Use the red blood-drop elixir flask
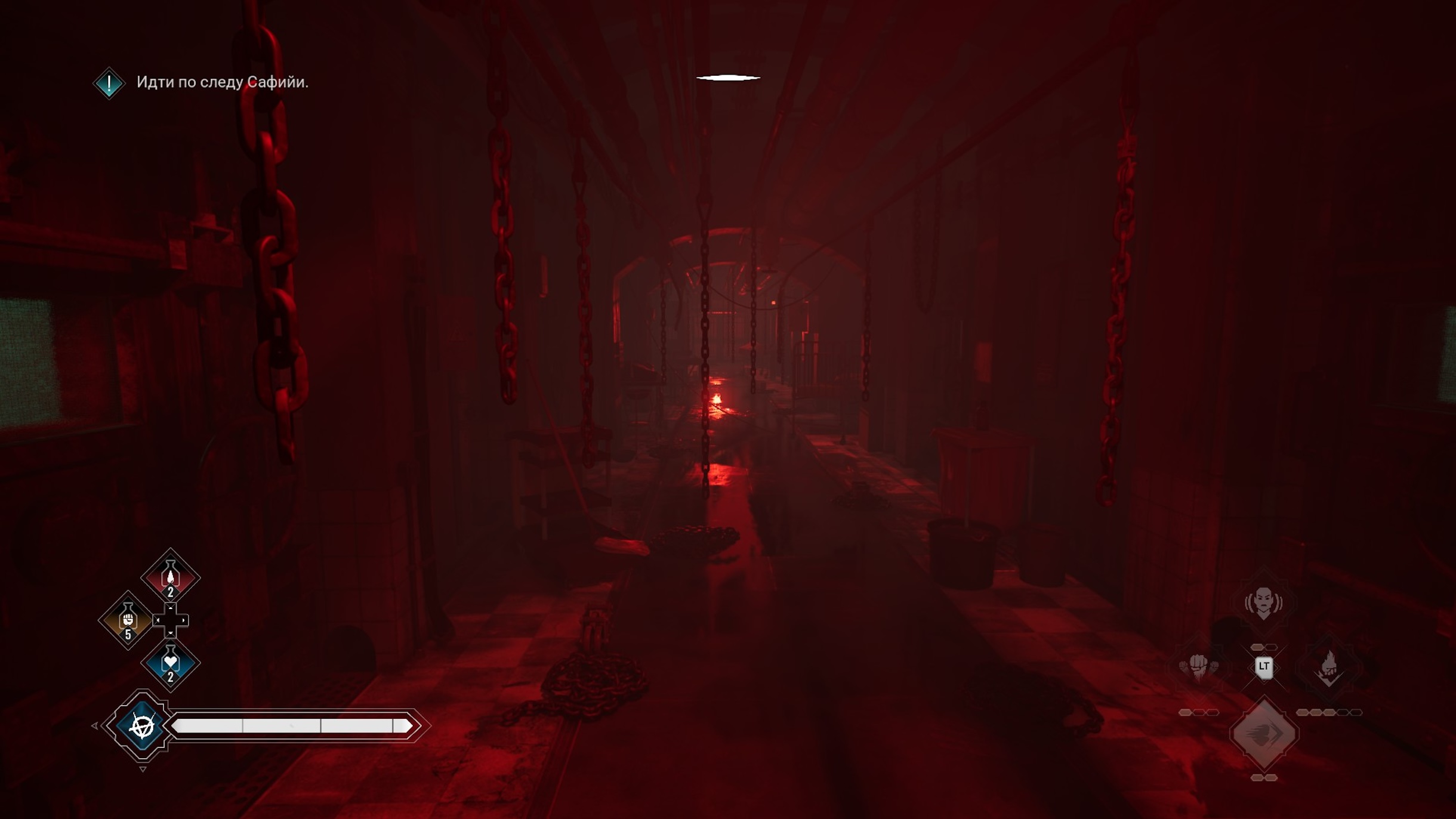This screenshot has width=1456, height=819. (x=170, y=577)
